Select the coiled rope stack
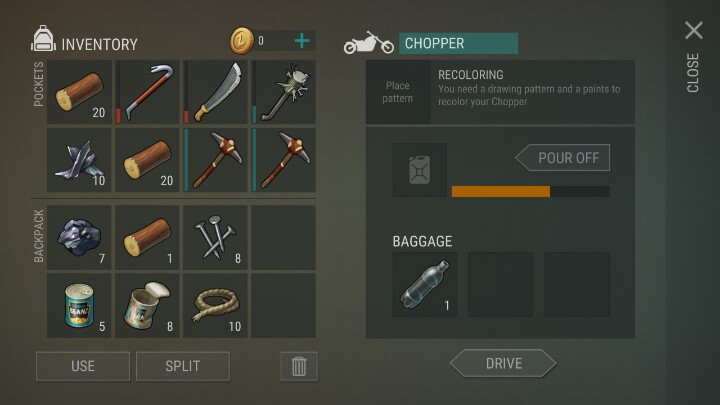 pos(216,306)
